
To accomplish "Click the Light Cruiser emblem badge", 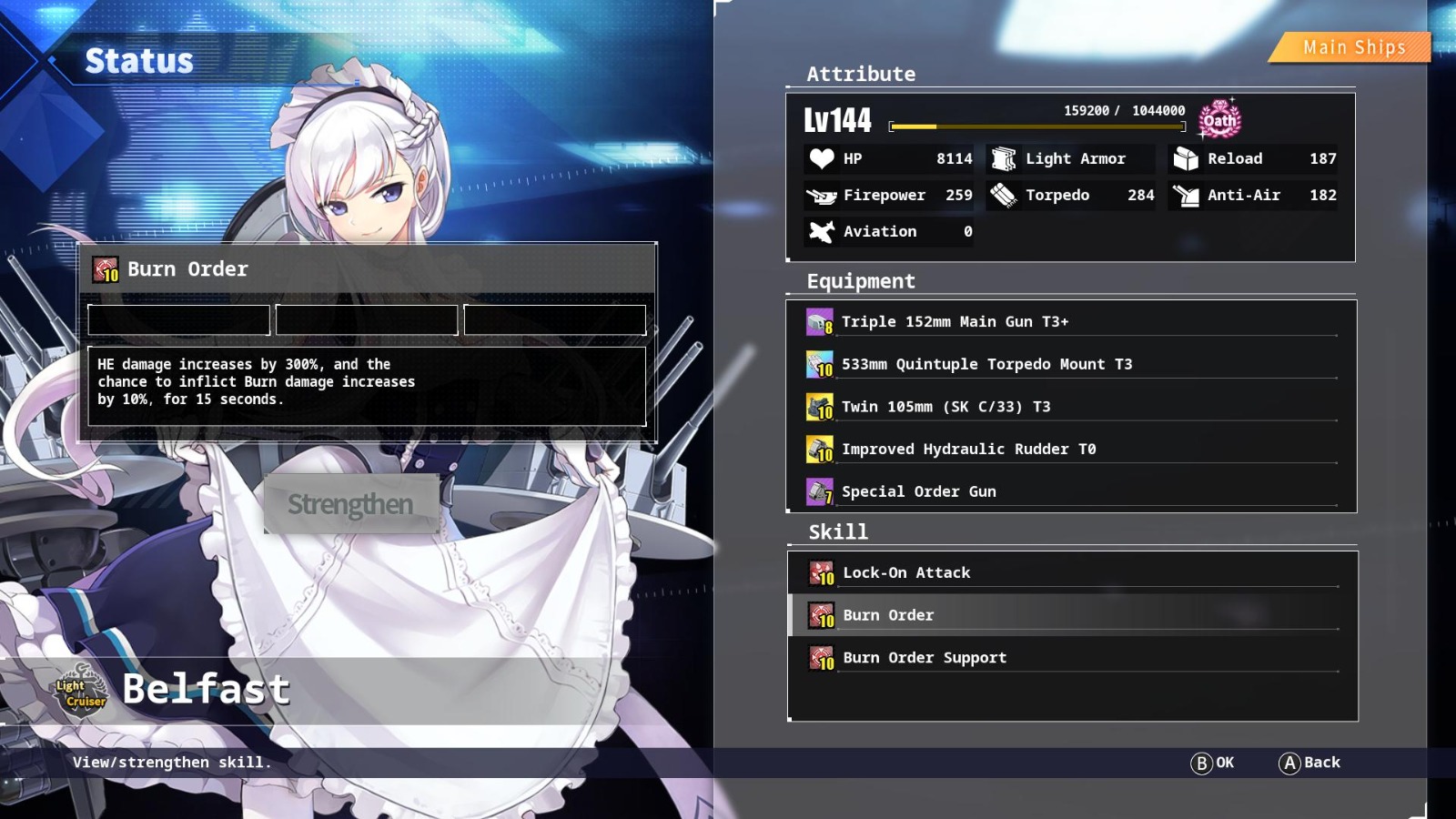I will (79, 689).
